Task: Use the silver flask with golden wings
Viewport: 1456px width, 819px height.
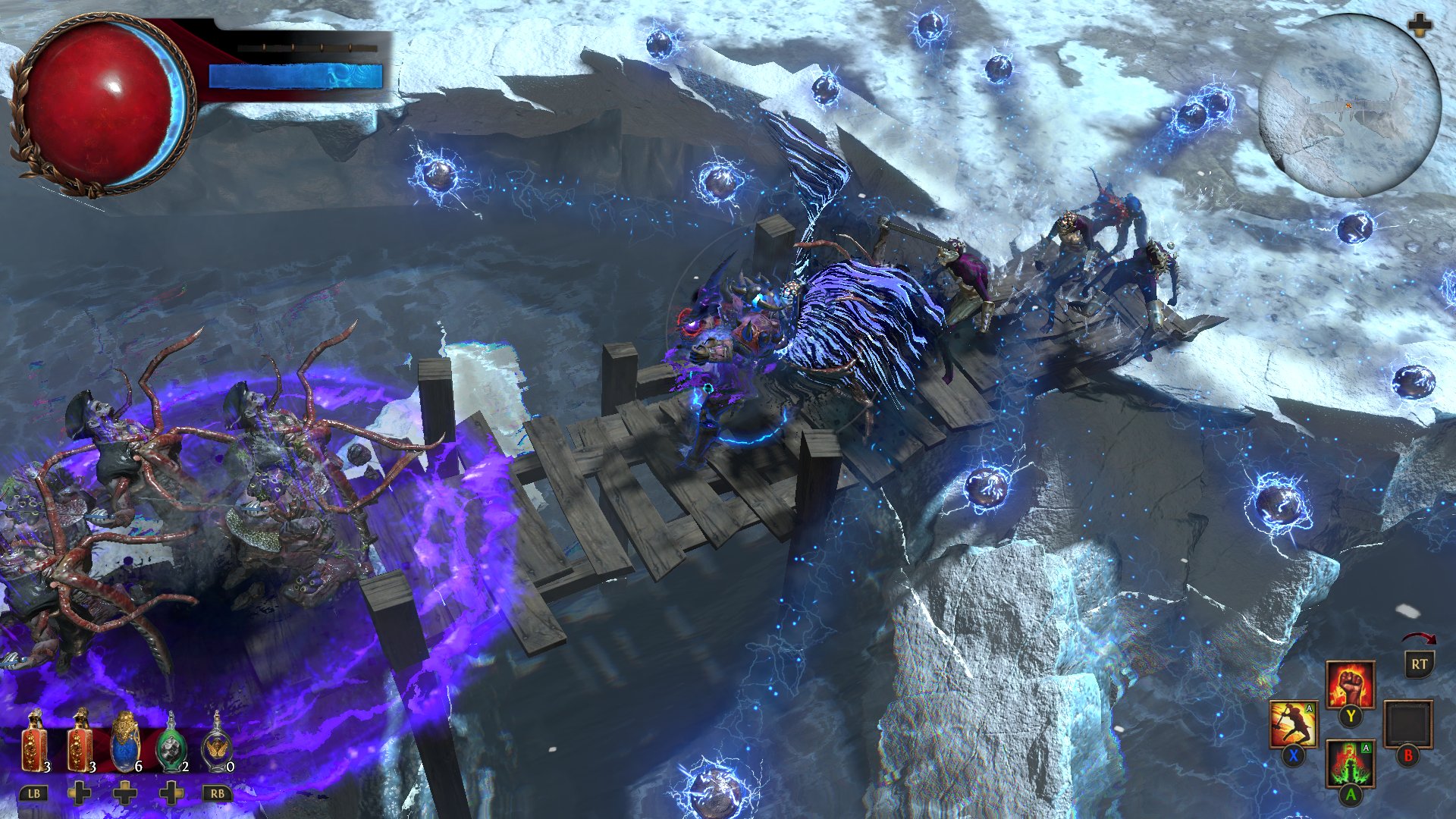Action: [x=218, y=745]
